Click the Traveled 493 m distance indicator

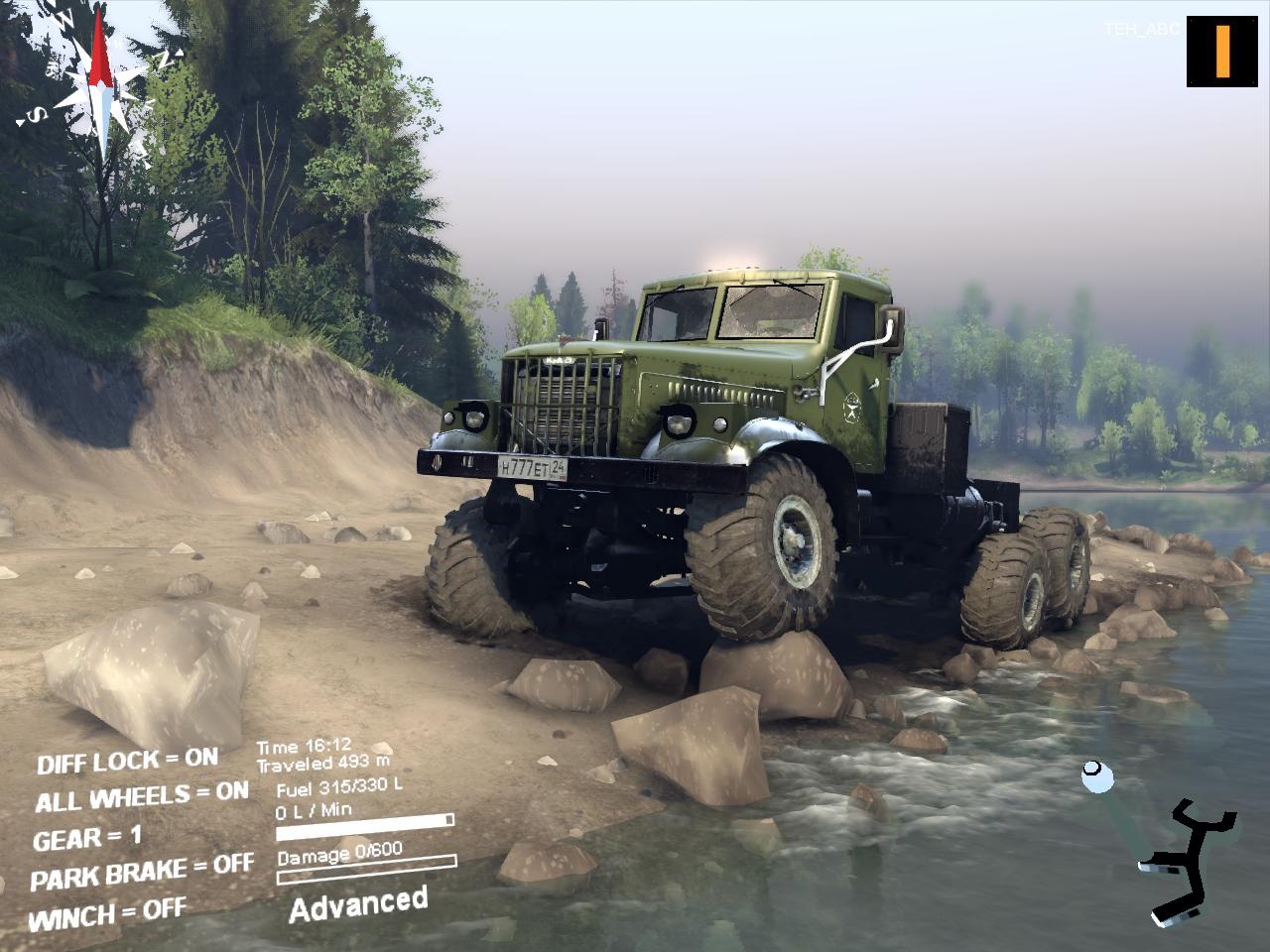coord(322,765)
